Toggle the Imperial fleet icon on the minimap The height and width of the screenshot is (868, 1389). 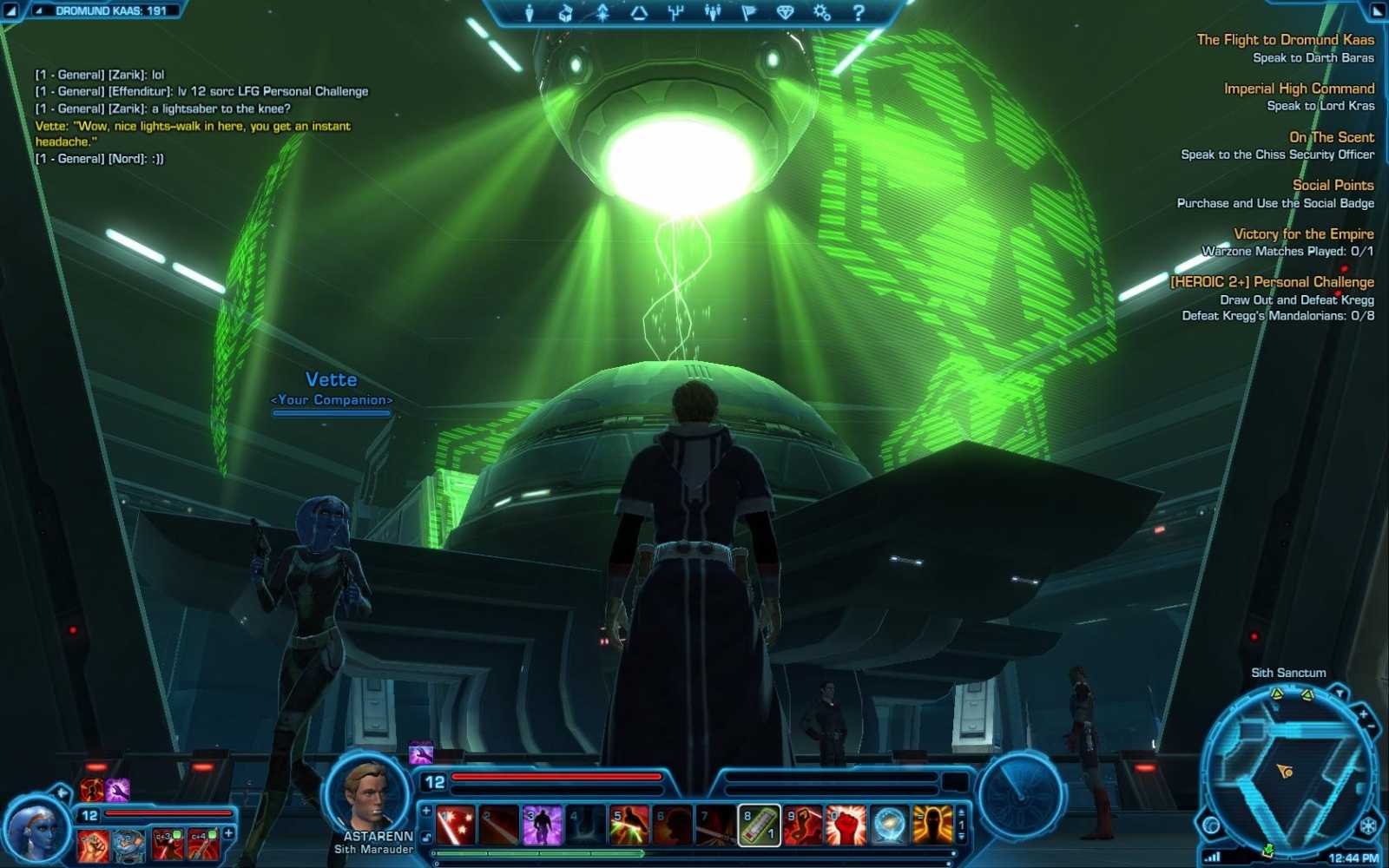[1368, 825]
